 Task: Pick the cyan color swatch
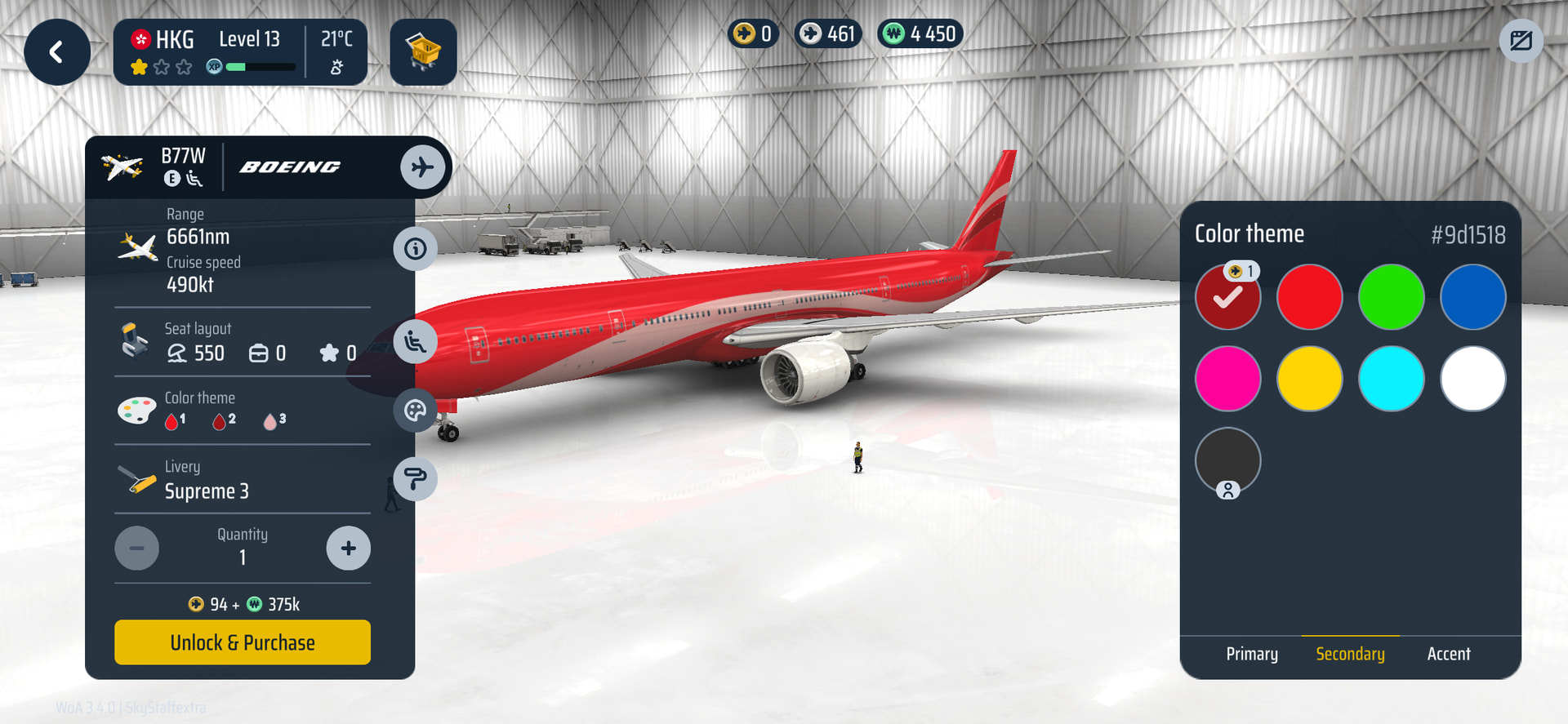[x=1391, y=379]
